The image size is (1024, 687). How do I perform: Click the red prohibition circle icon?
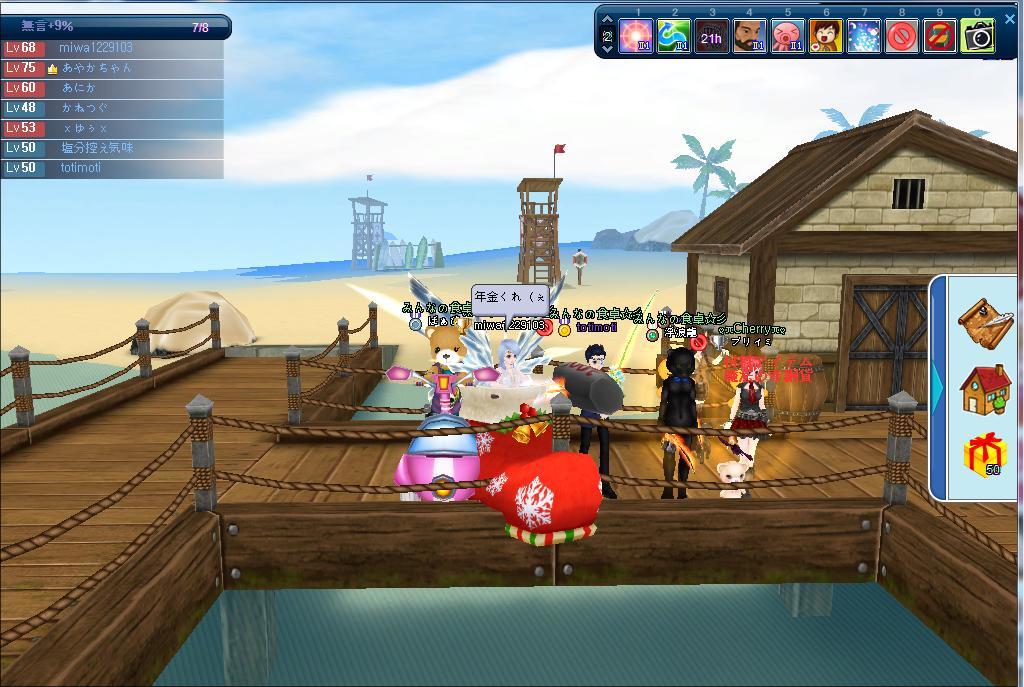coord(901,37)
